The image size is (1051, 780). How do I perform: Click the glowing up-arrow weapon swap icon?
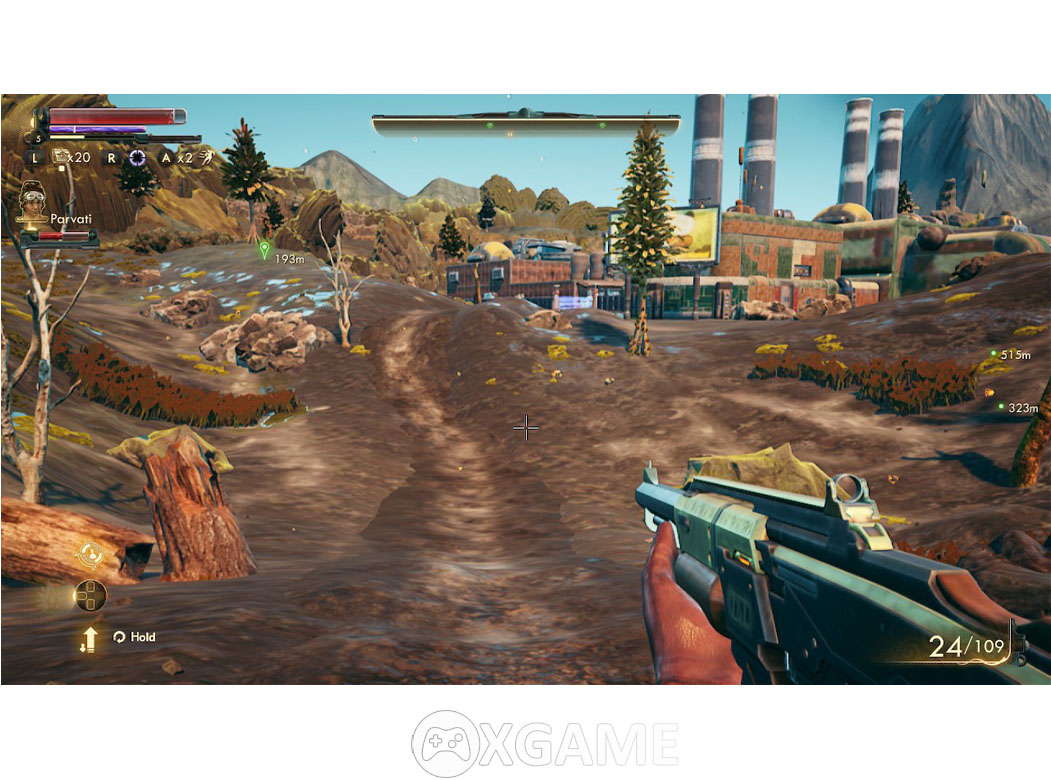[90, 639]
